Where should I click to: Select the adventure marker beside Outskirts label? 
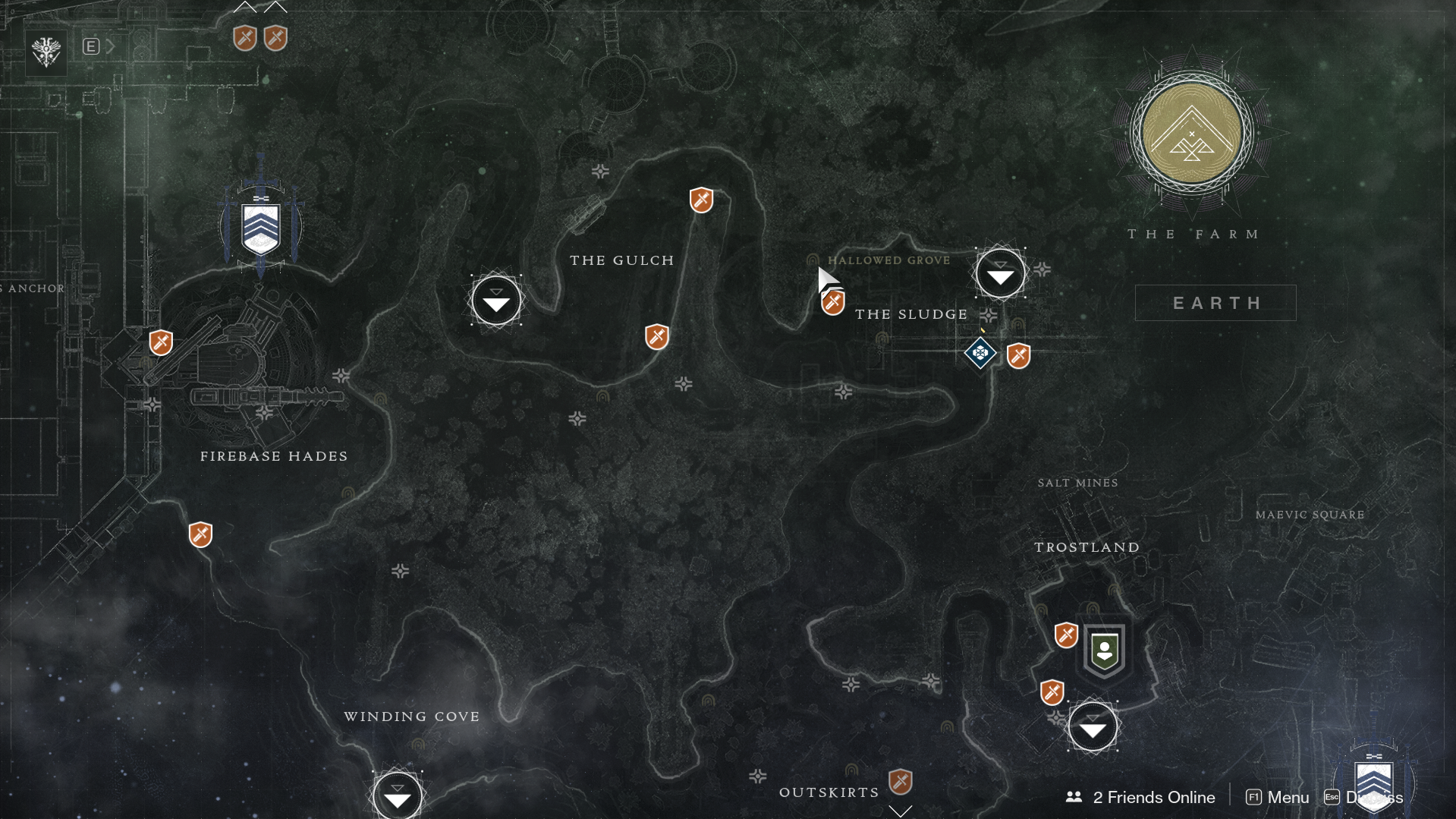tap(900, 781)
